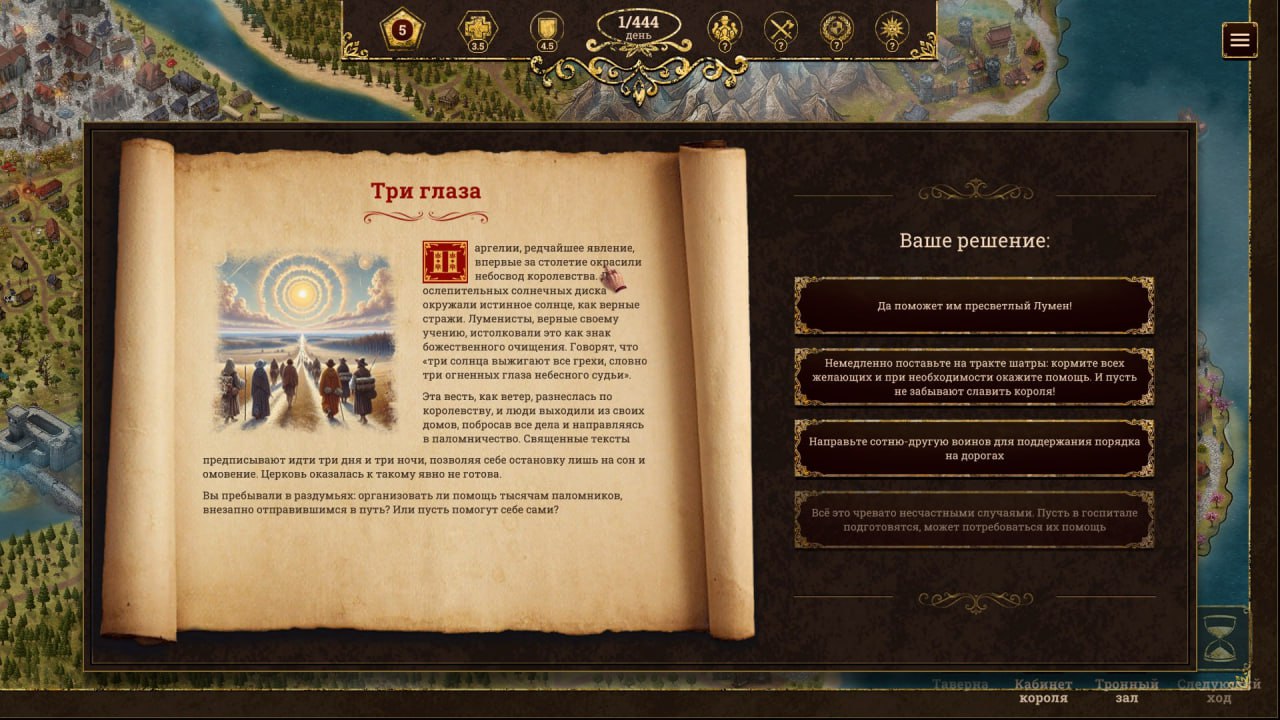Click the Следующий ход label
This screenshot has height=720, width=1280.
tap(1218, 691)
